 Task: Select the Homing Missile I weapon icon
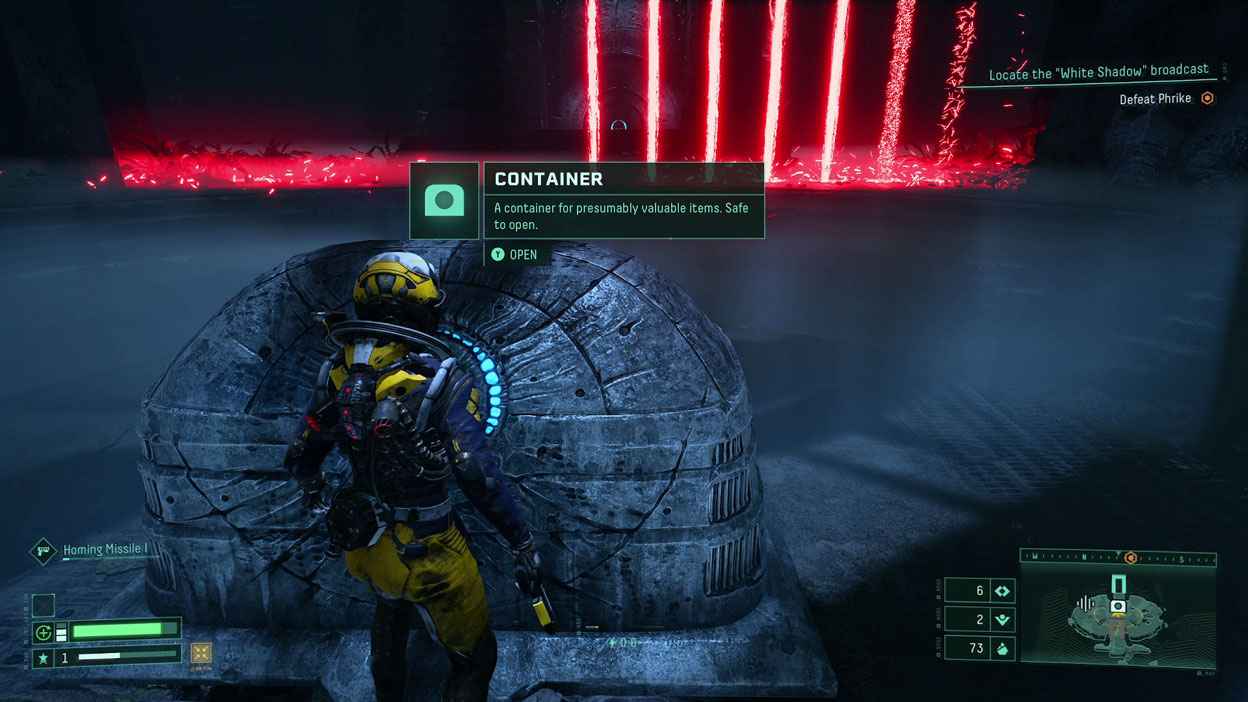[x=43, y=550]
